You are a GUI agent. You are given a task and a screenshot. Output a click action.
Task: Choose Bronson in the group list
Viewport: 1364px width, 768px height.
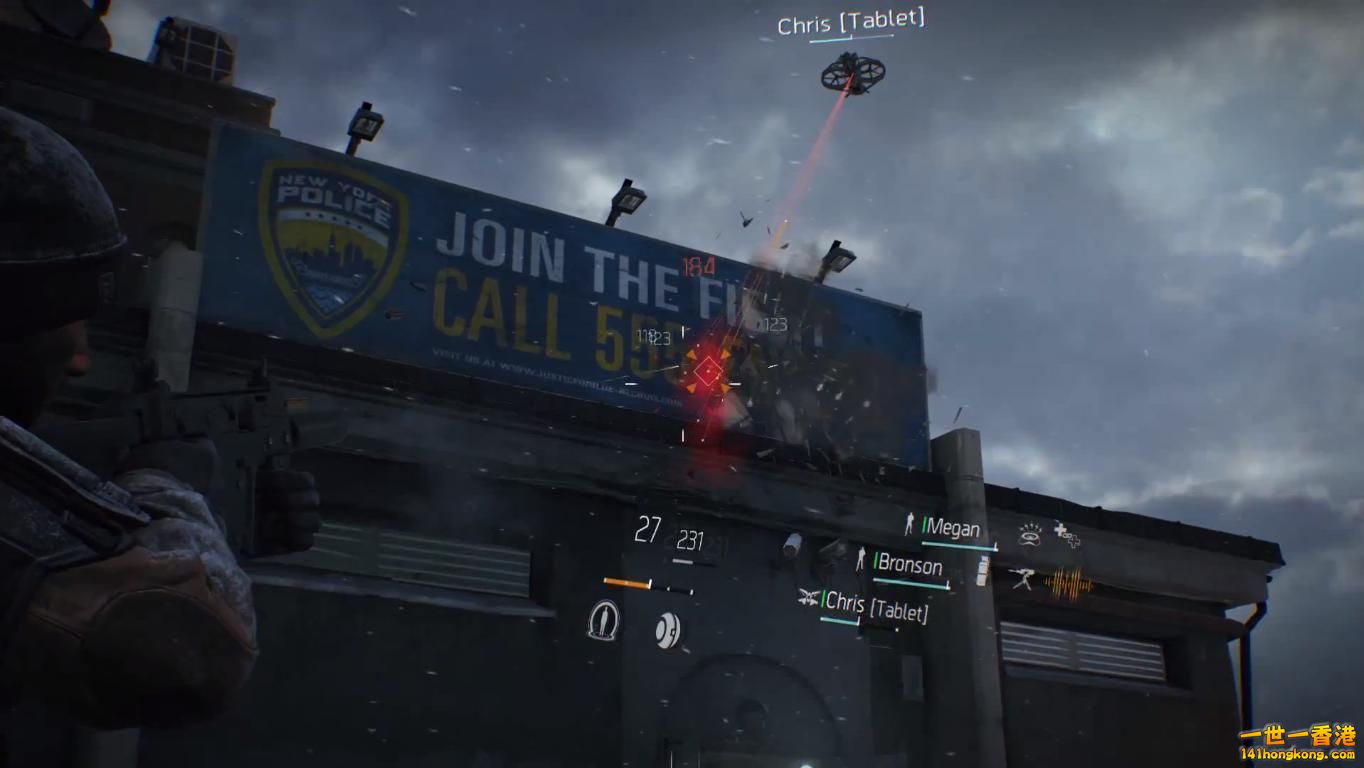pos(909,566)
